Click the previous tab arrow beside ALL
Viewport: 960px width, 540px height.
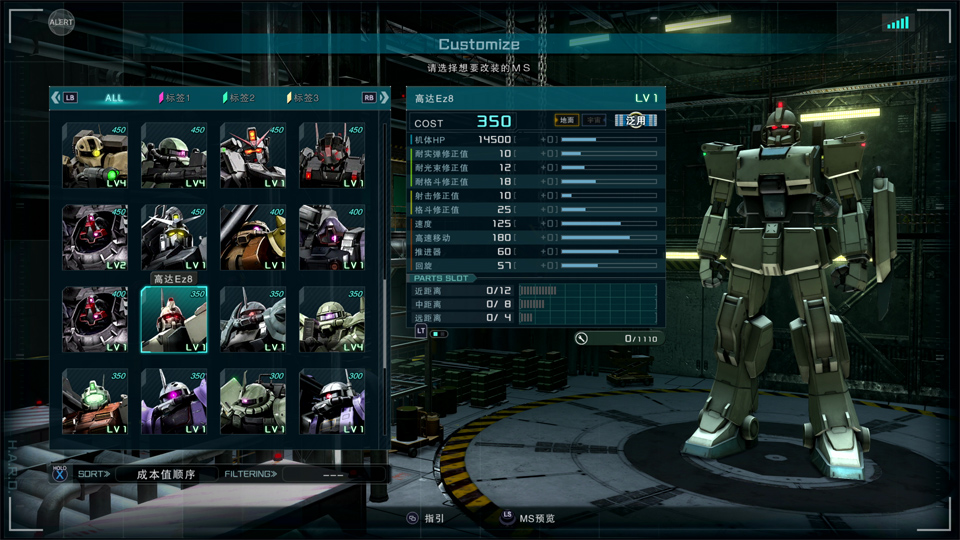[x=56, y=98]
